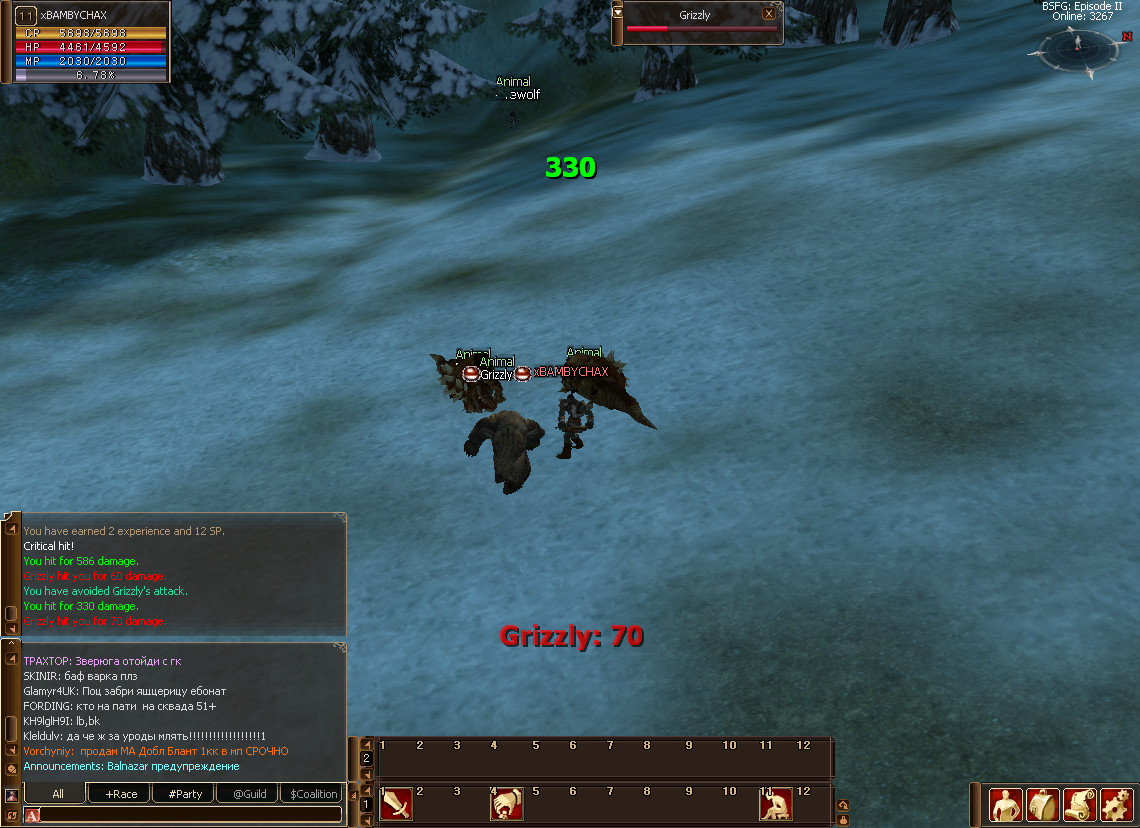Toggle the lock icon beside the hotbar

click(843, 819)
